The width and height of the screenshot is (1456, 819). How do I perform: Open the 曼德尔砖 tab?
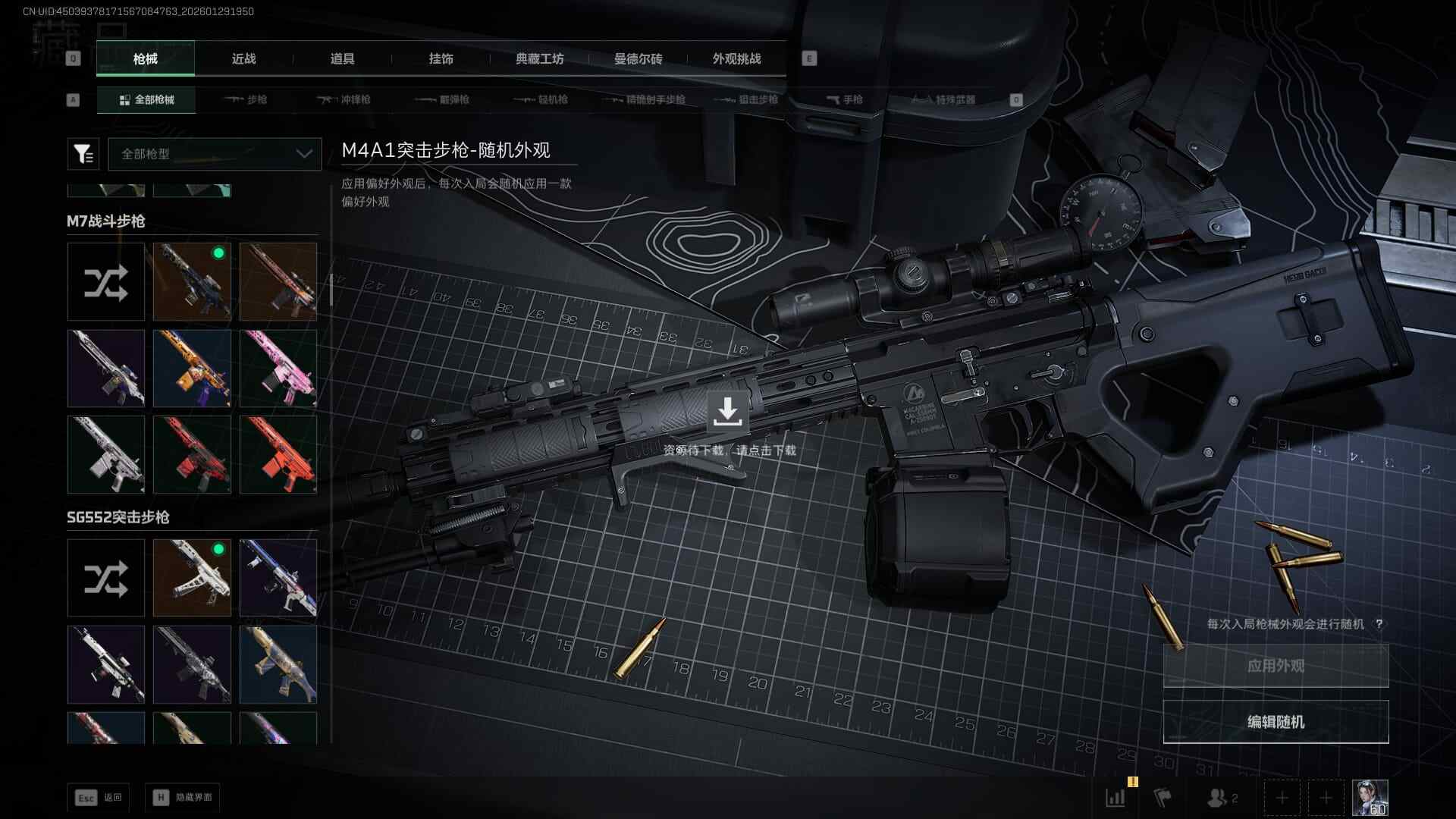click(638, 59)
